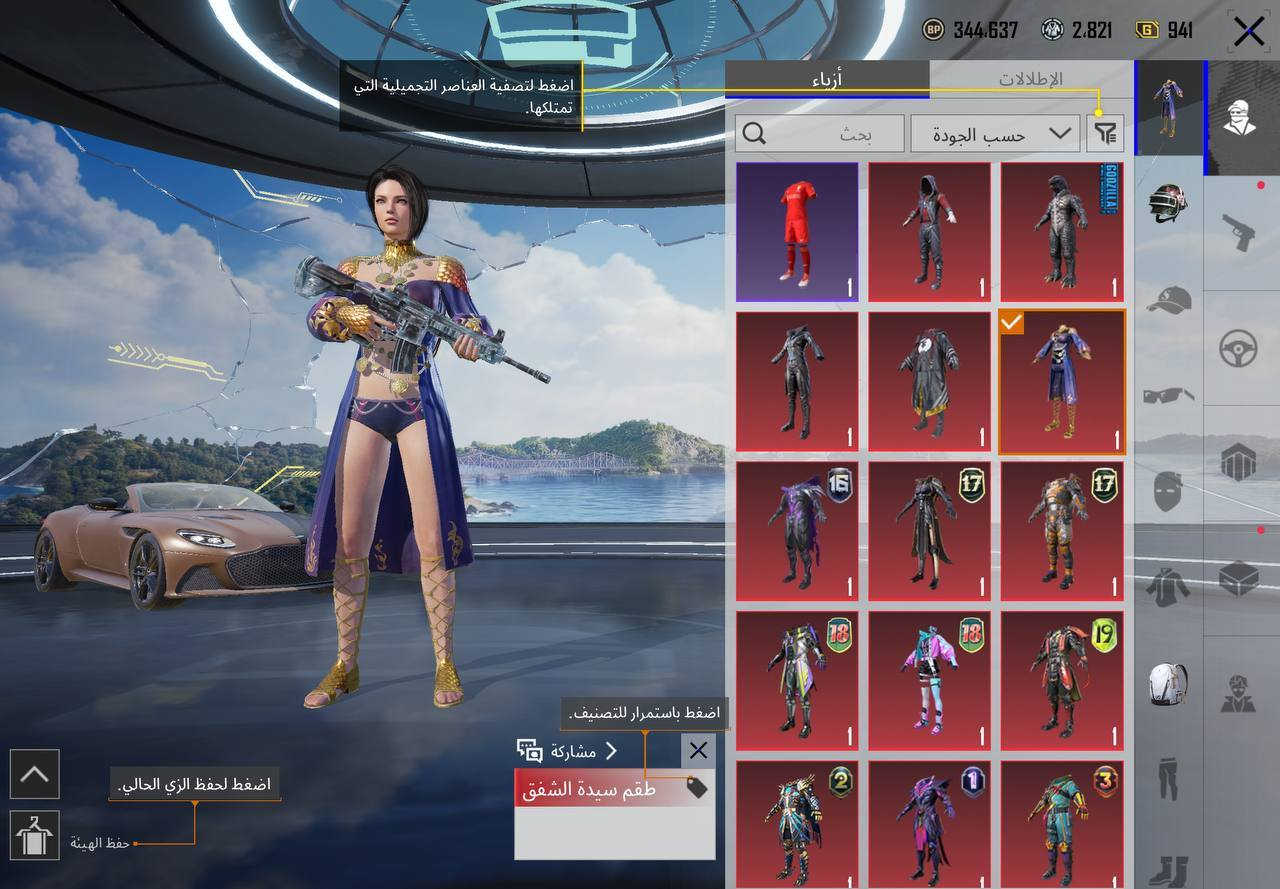
Task: Expand the up-arrow panel button
Action: [x=35, y=774]
